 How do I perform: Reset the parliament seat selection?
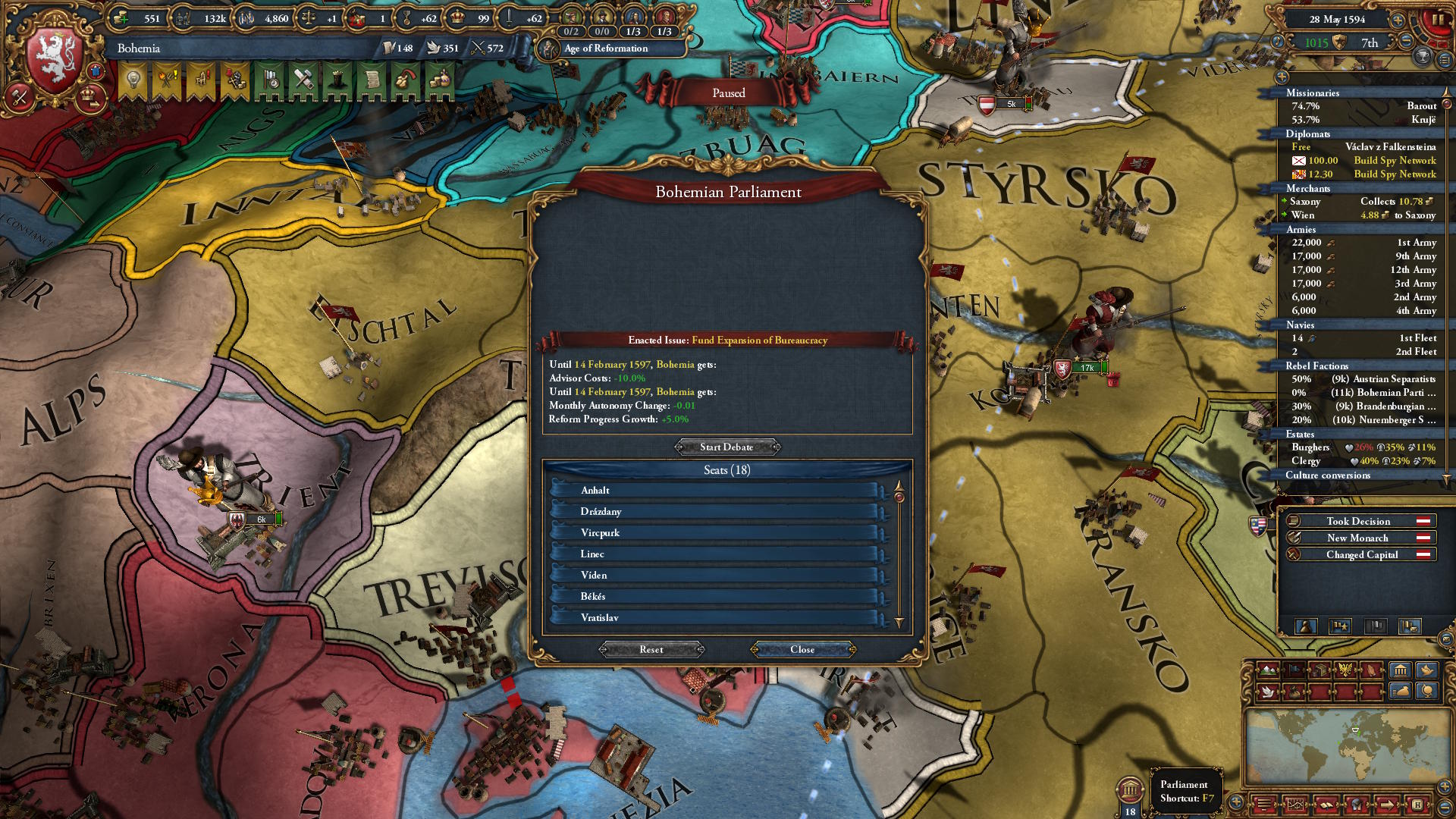(x=651, y=650)
